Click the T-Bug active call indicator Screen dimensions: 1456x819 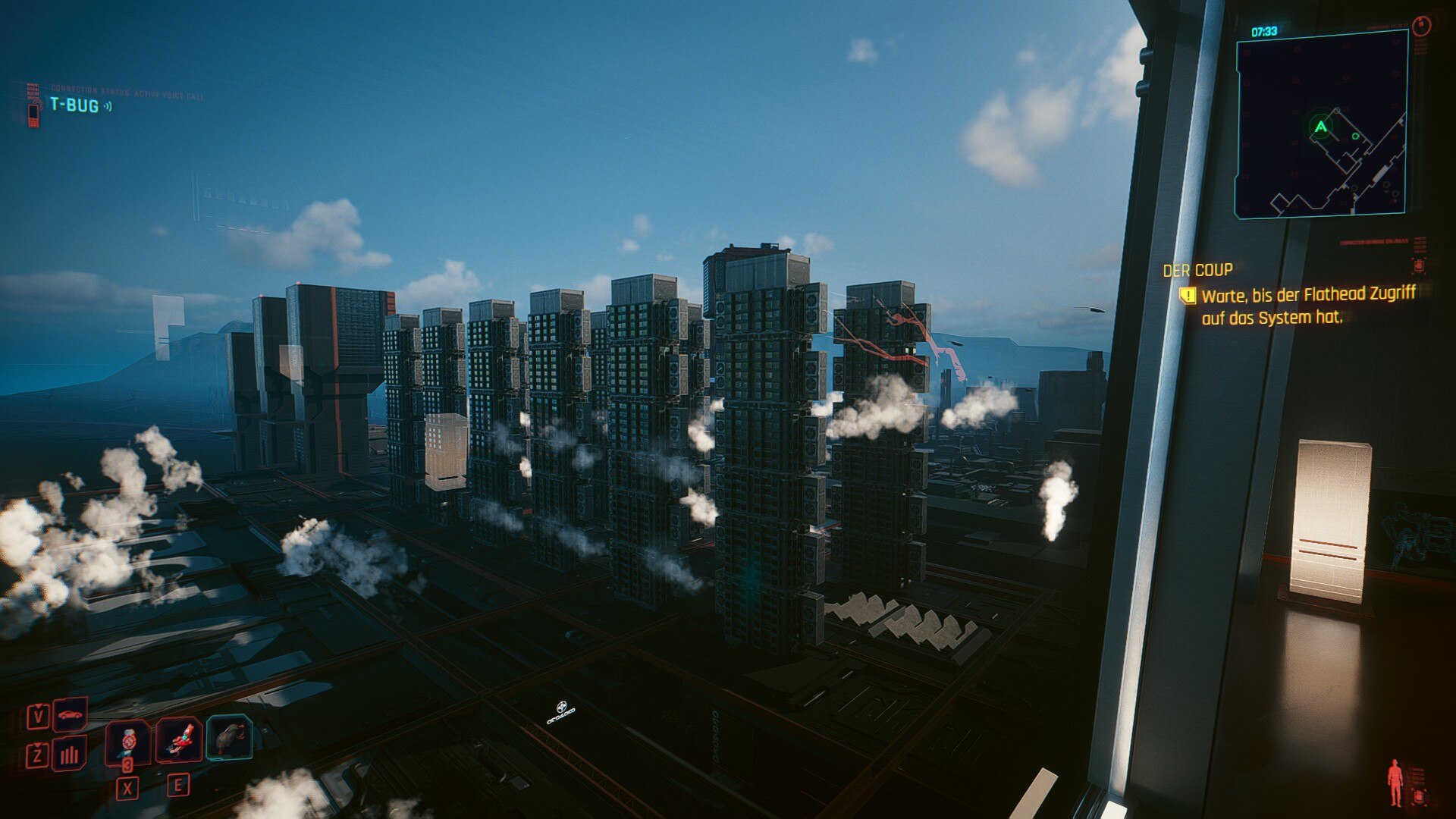(74, 105)
